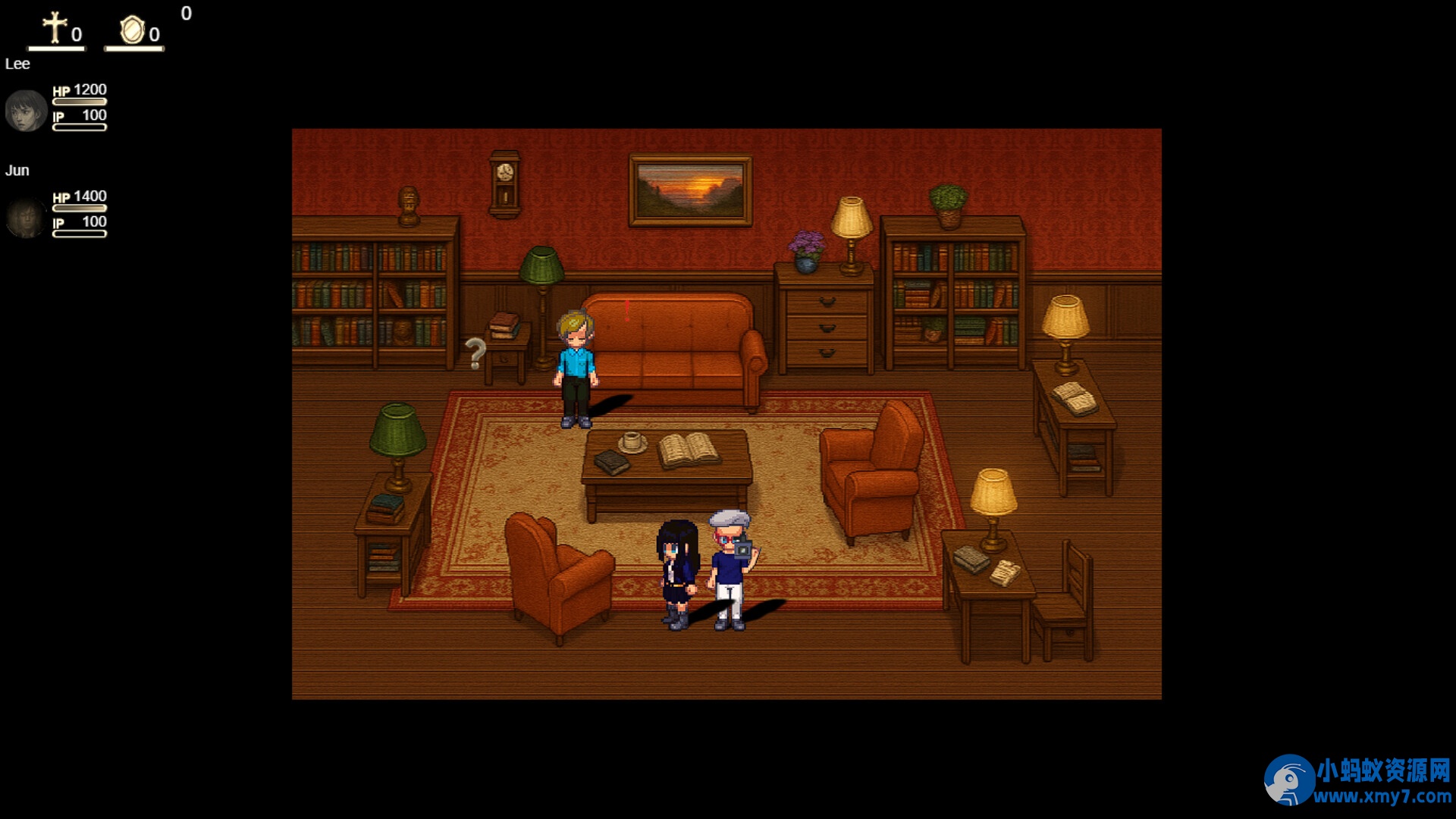Screen dimensions: 1456x819
Task: Click the cross item counter icon
Action: tap(55, 28)
